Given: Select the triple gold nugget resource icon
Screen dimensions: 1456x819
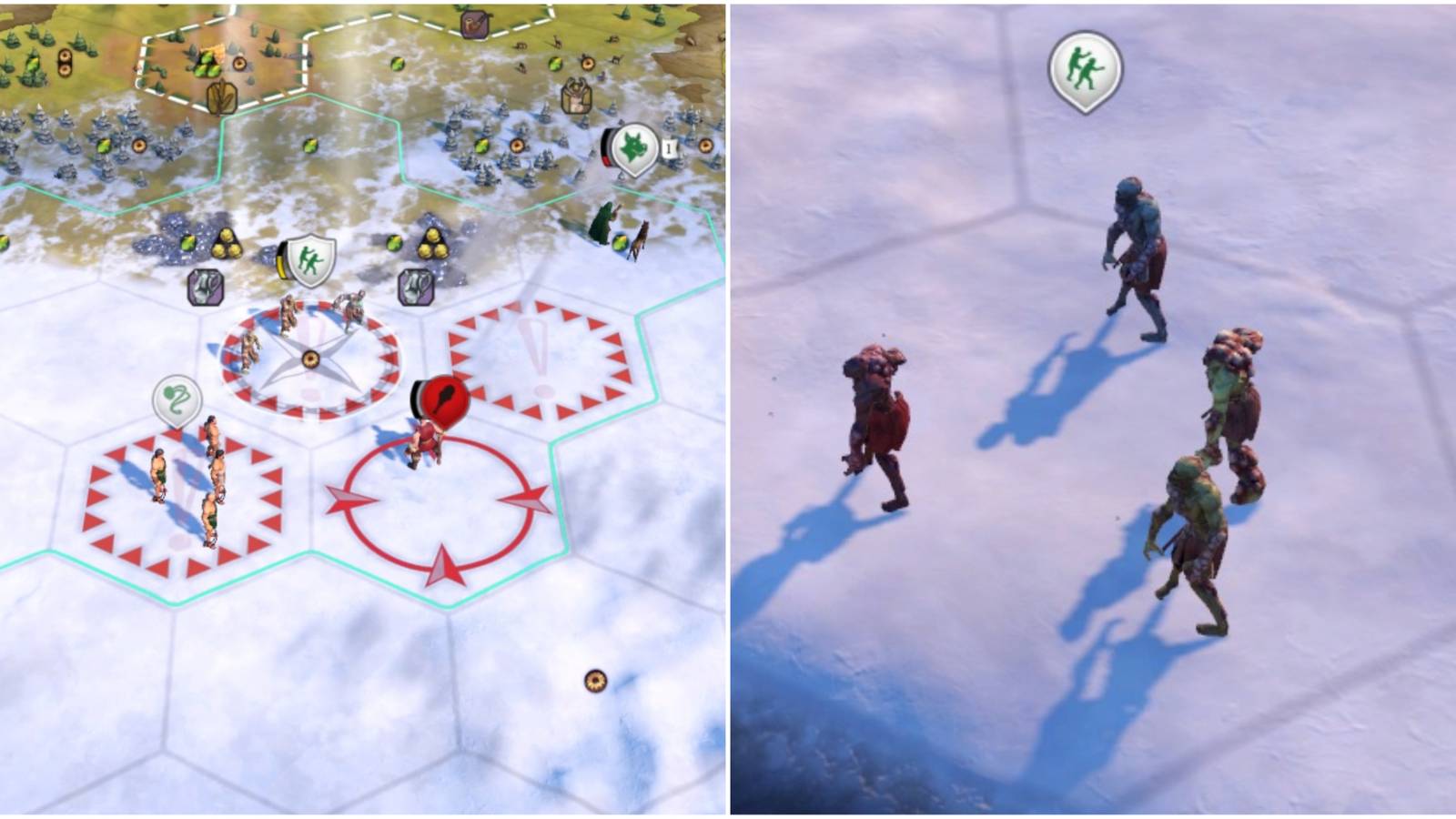Looking at the screenshot, I should pyautogui.click(x=226, y=244).
